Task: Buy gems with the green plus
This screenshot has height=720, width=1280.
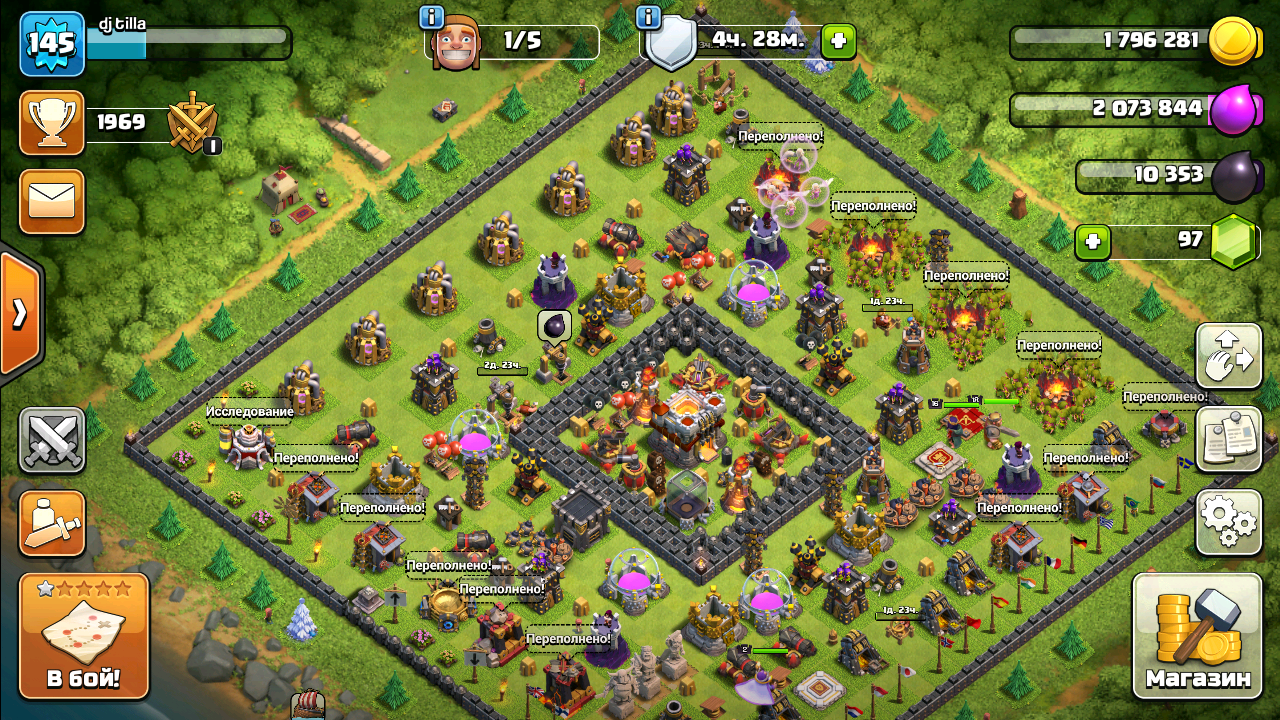Action: [x=1092, y=241]
